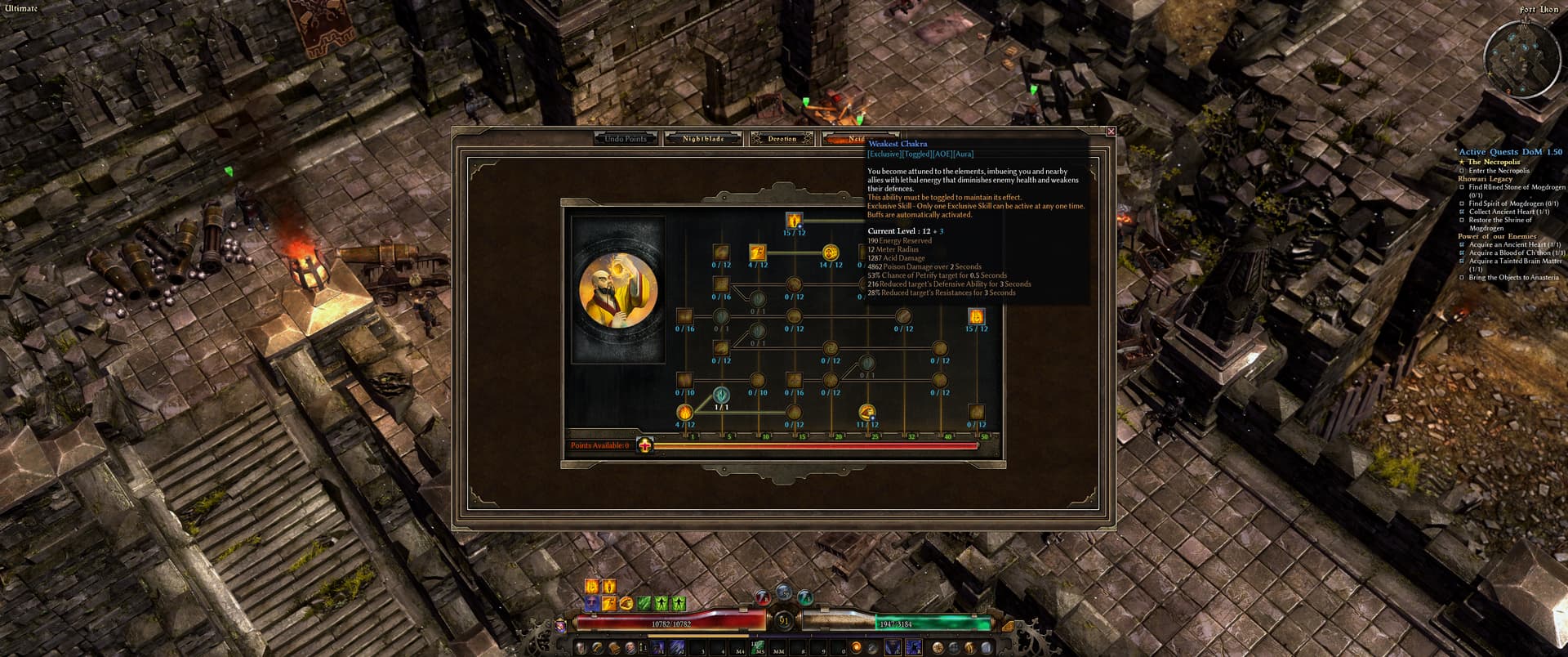The image size is (1568, 657).
Task: Click the Undo Points button
Action: click(x=624, y=138)
